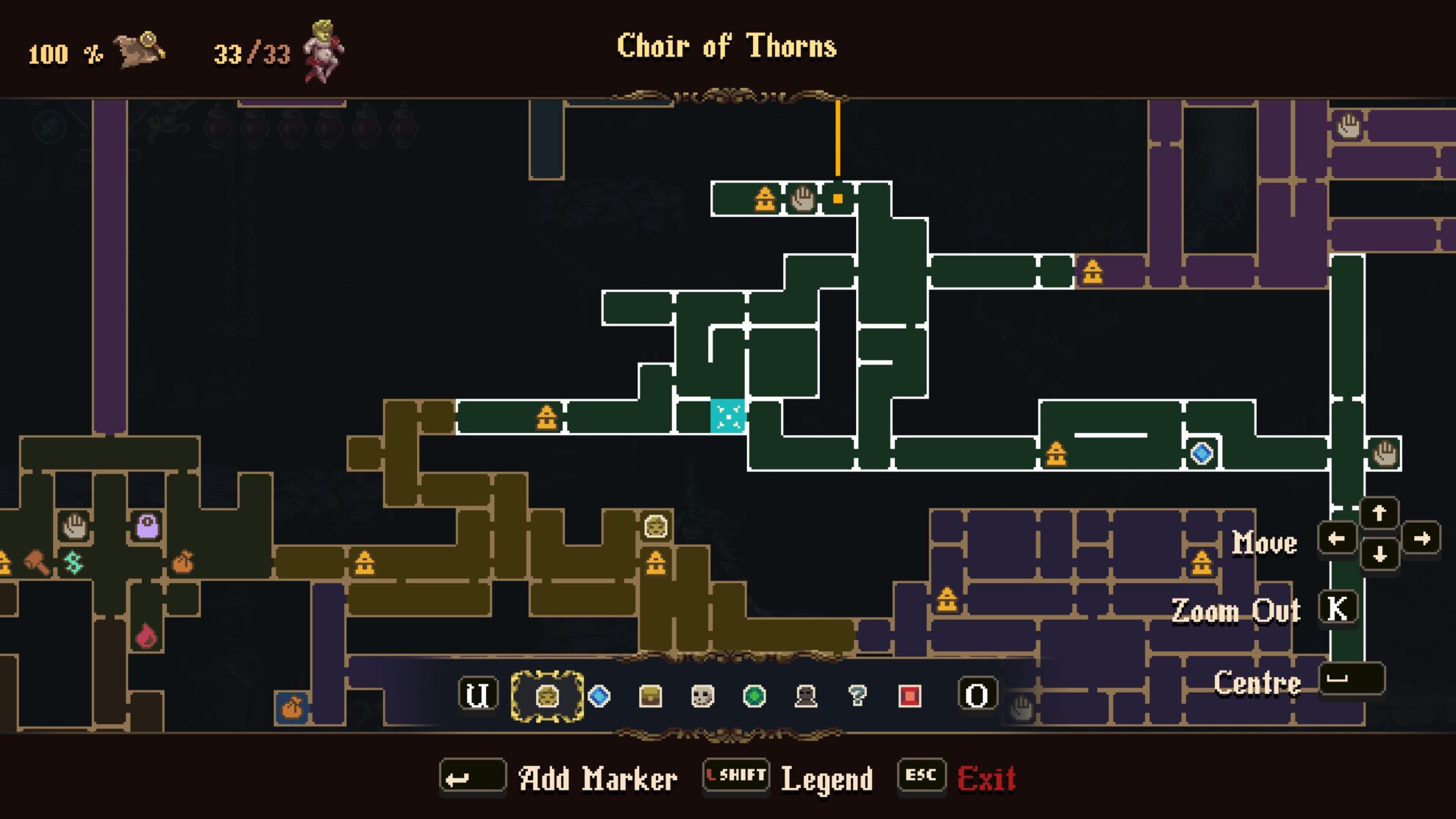Select the skull marker type

pos(703,695)
